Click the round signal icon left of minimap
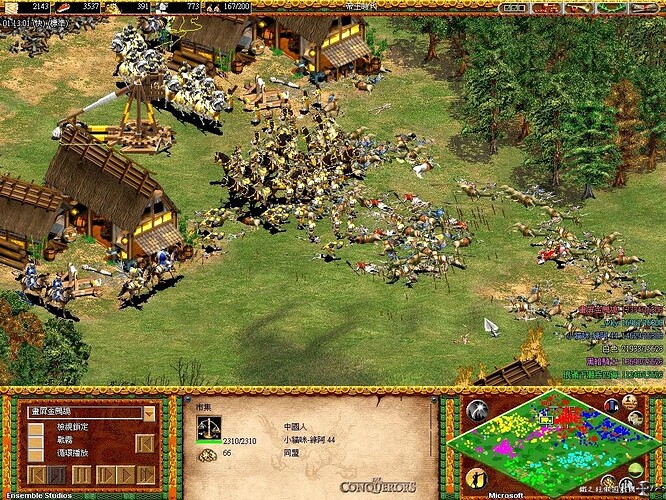666x500 pixels. [477, 412]
